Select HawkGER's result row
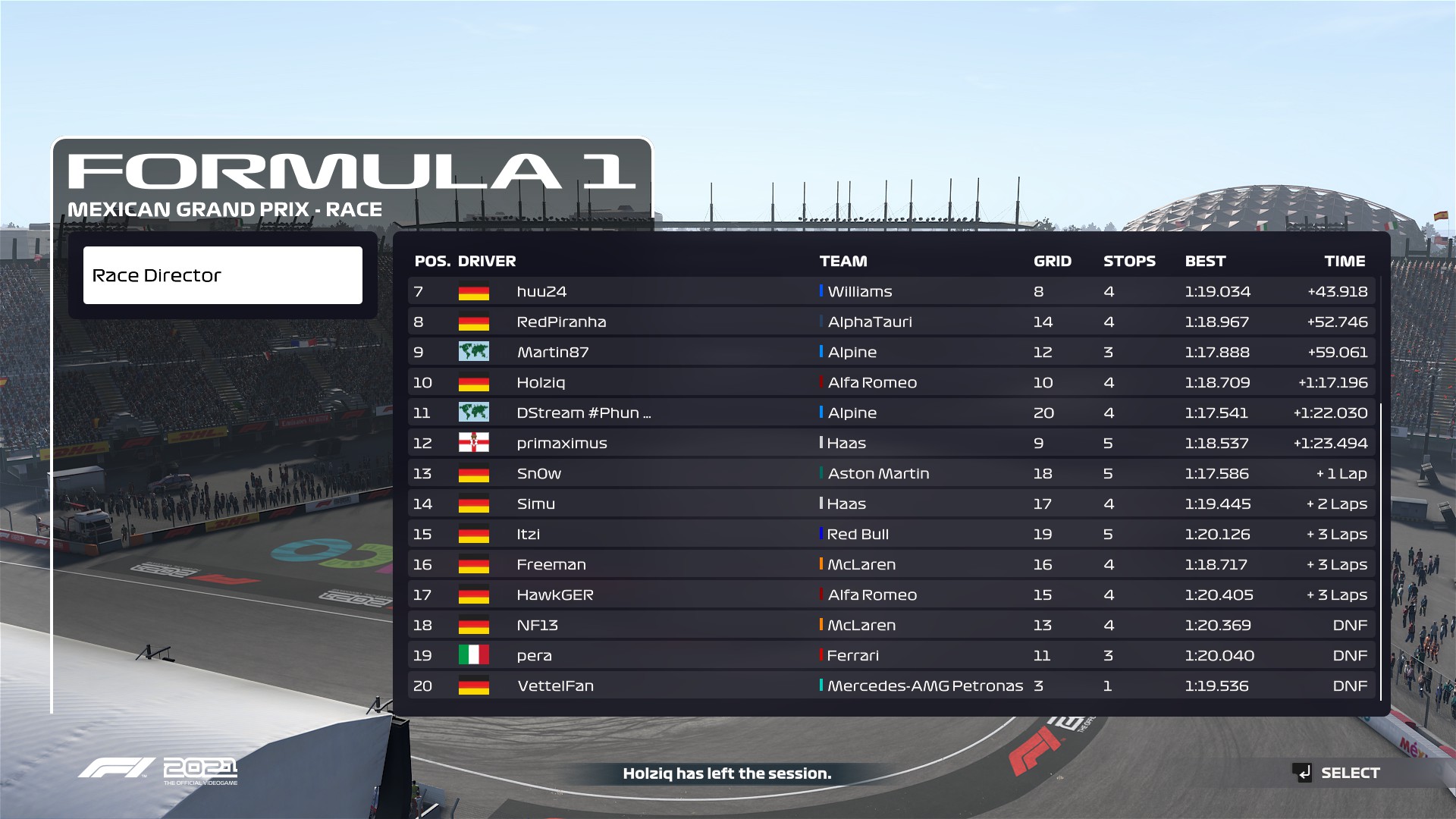Viewport: 1456px width, 819px height. [x=891, y=595]
